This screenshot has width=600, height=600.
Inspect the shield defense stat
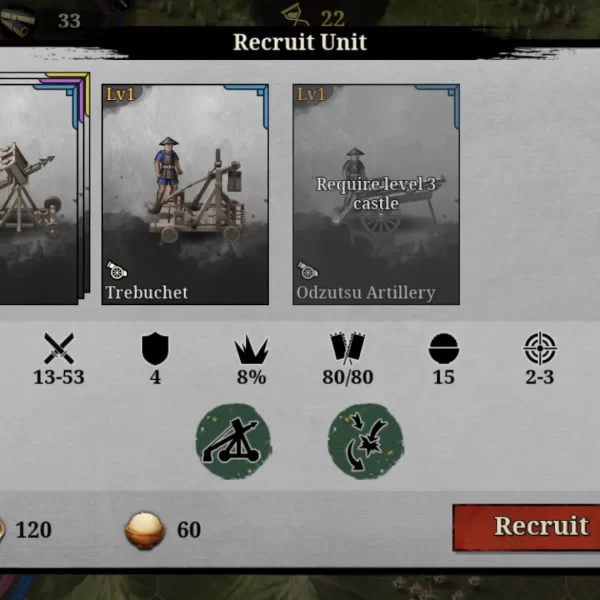coord(155,348)
